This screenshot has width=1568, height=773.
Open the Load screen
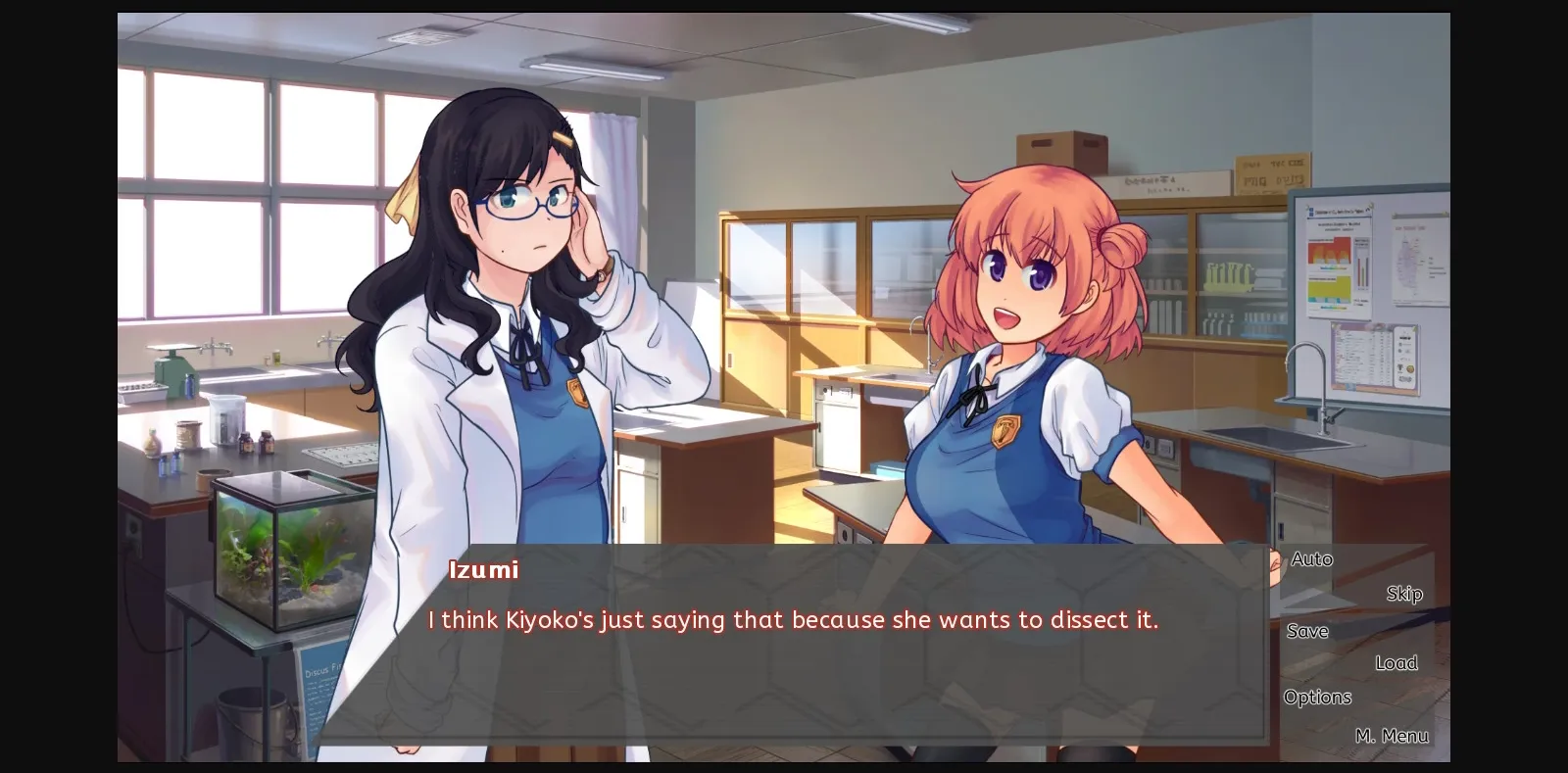point(1397,662)
